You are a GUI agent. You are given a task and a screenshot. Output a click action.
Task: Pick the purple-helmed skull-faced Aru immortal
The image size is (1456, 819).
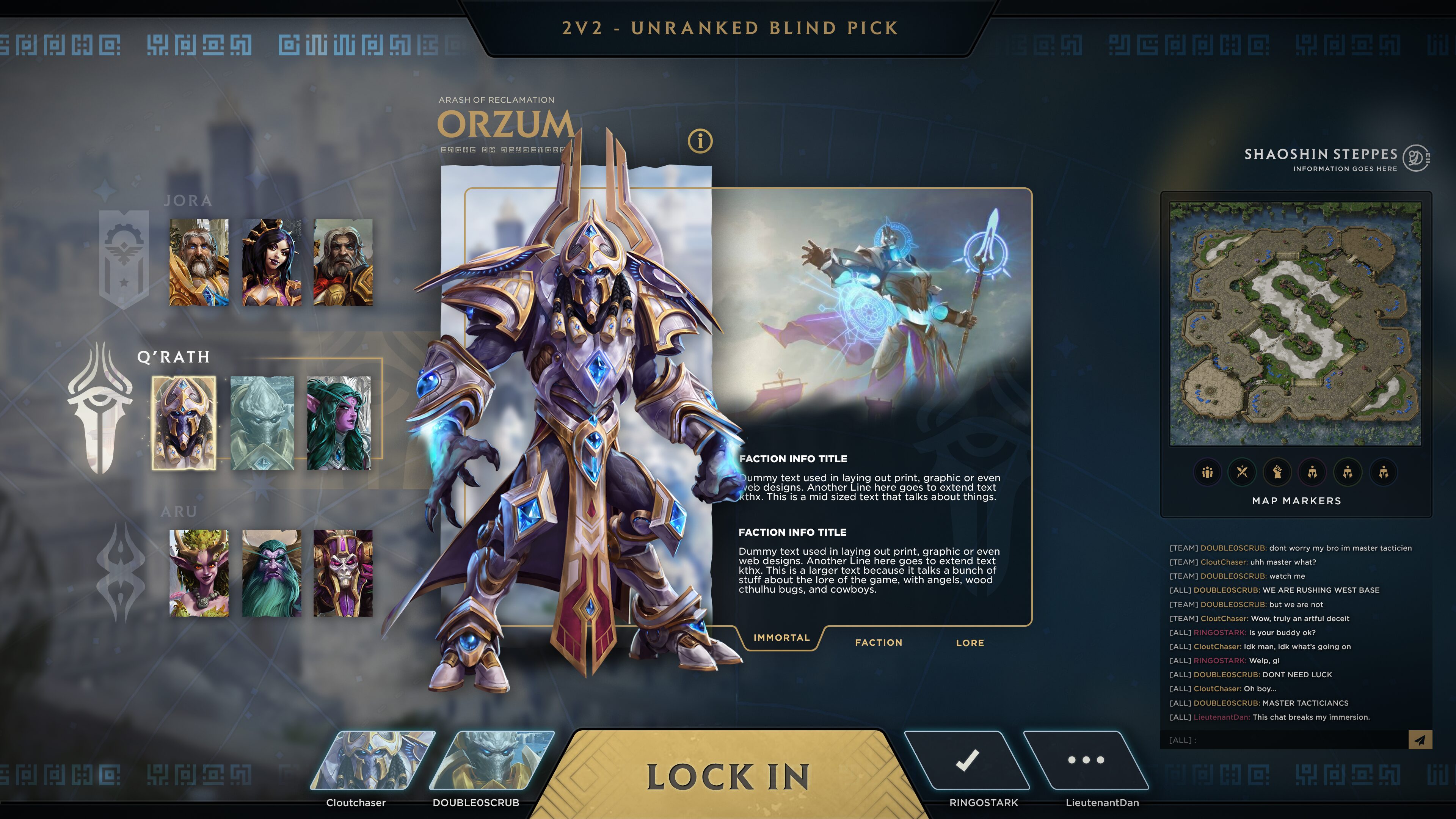343,573
